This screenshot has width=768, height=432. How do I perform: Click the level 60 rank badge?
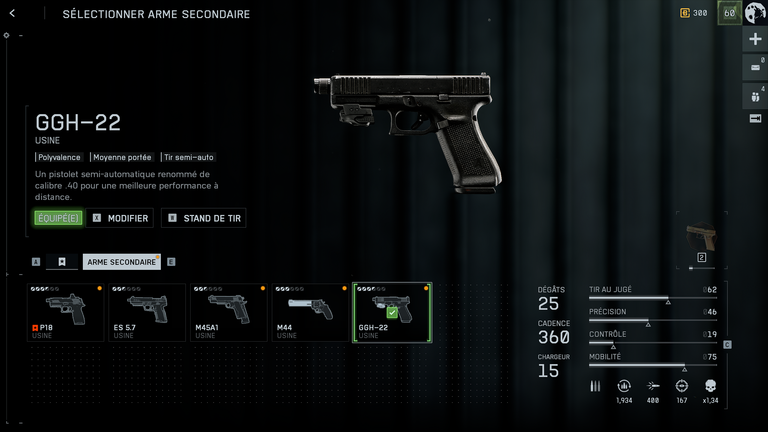coord(729,13)
